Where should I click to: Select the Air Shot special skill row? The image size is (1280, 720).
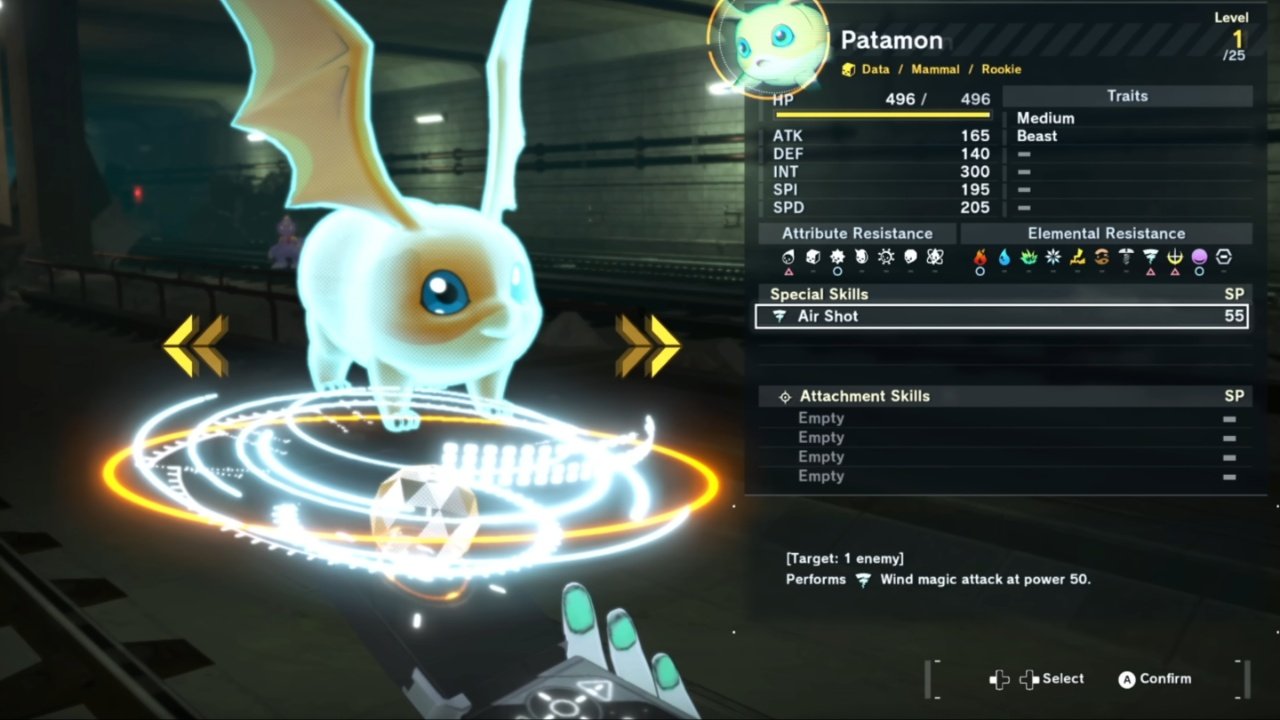[x=1000, y=316]
